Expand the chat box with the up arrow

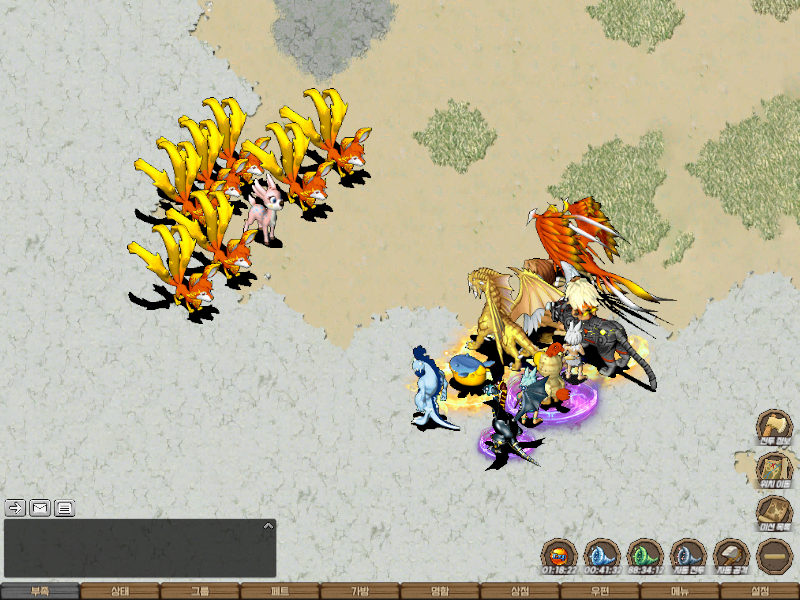[267, 525]
